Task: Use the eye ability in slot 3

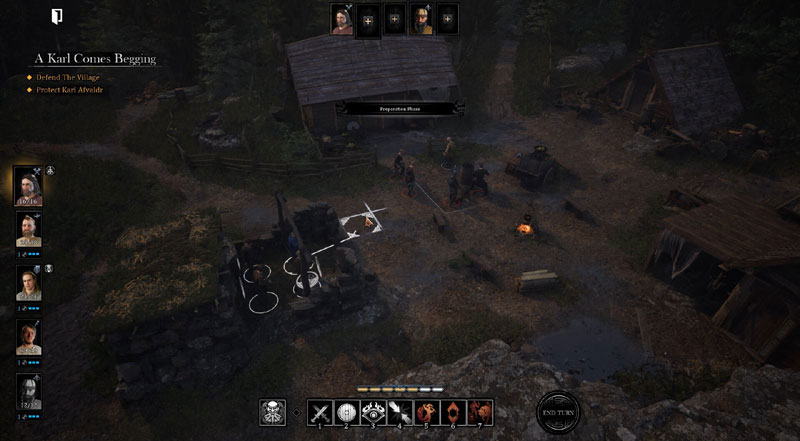Action: coord(373,411)
